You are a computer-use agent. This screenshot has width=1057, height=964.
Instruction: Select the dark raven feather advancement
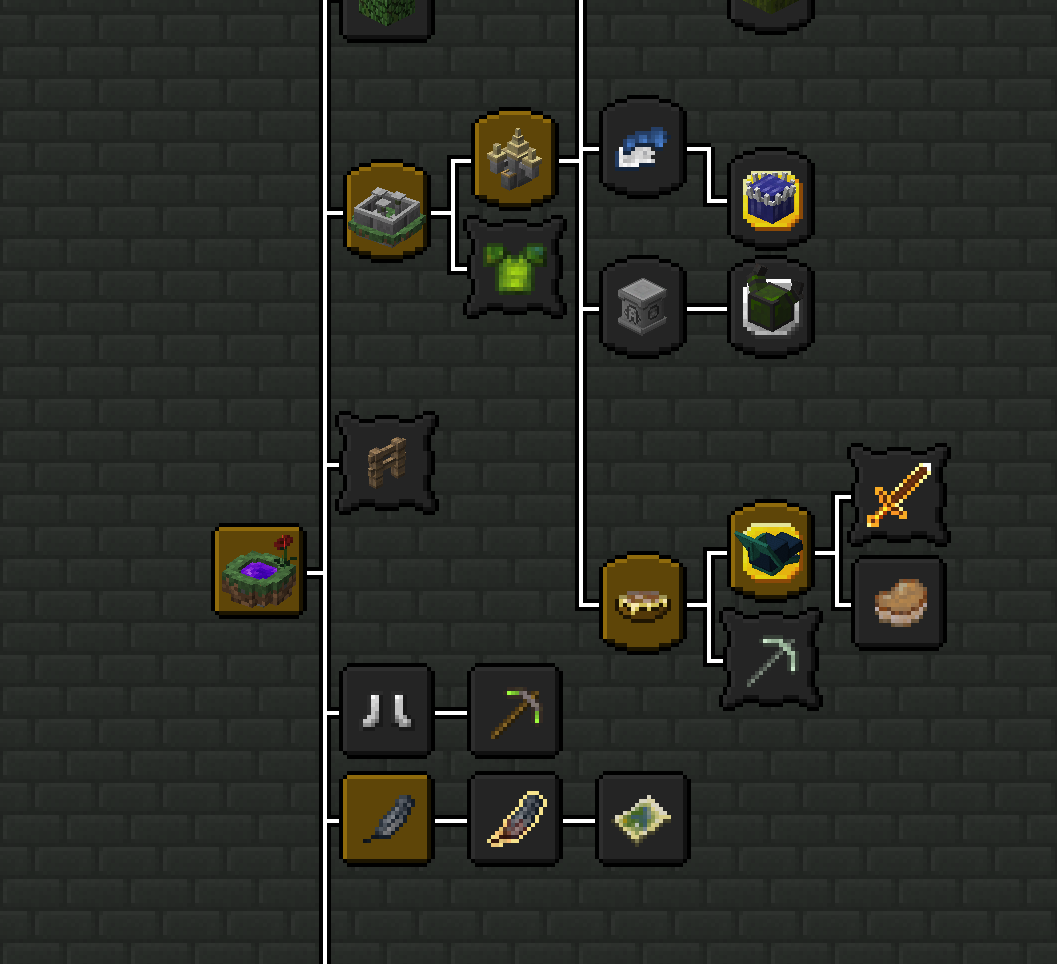(387, 820)
